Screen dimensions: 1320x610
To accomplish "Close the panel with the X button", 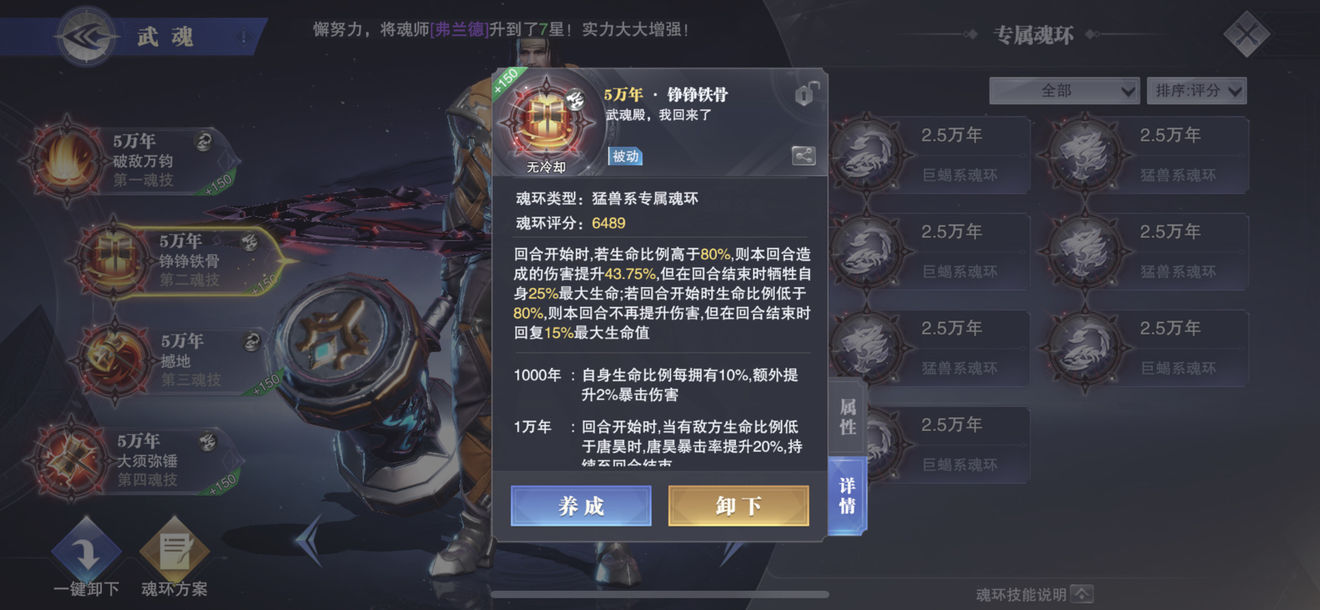I will pos(1247,36).
